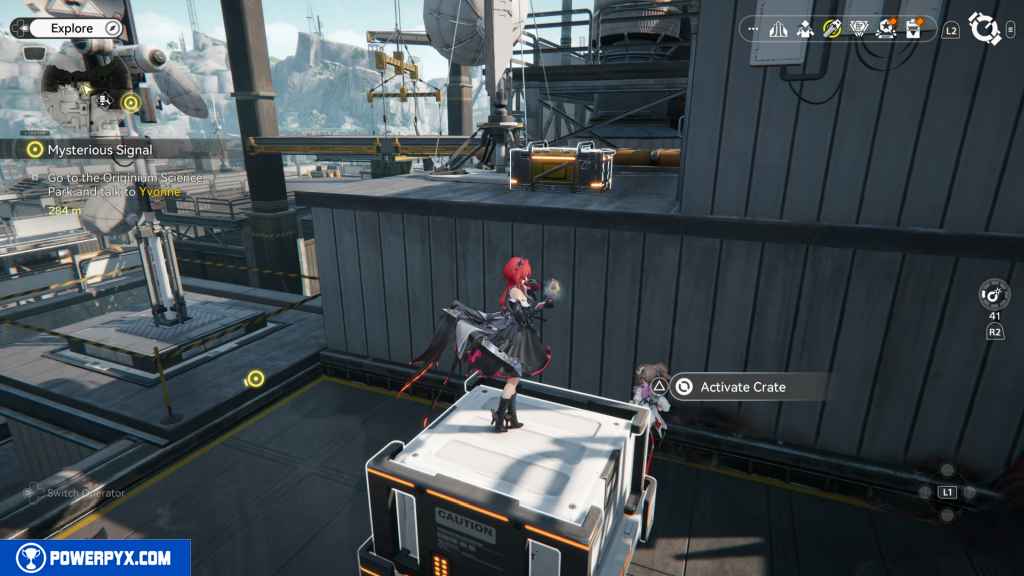Click the Activate Crate interaction prompt

pyautogui.click(x=742, y=387)
